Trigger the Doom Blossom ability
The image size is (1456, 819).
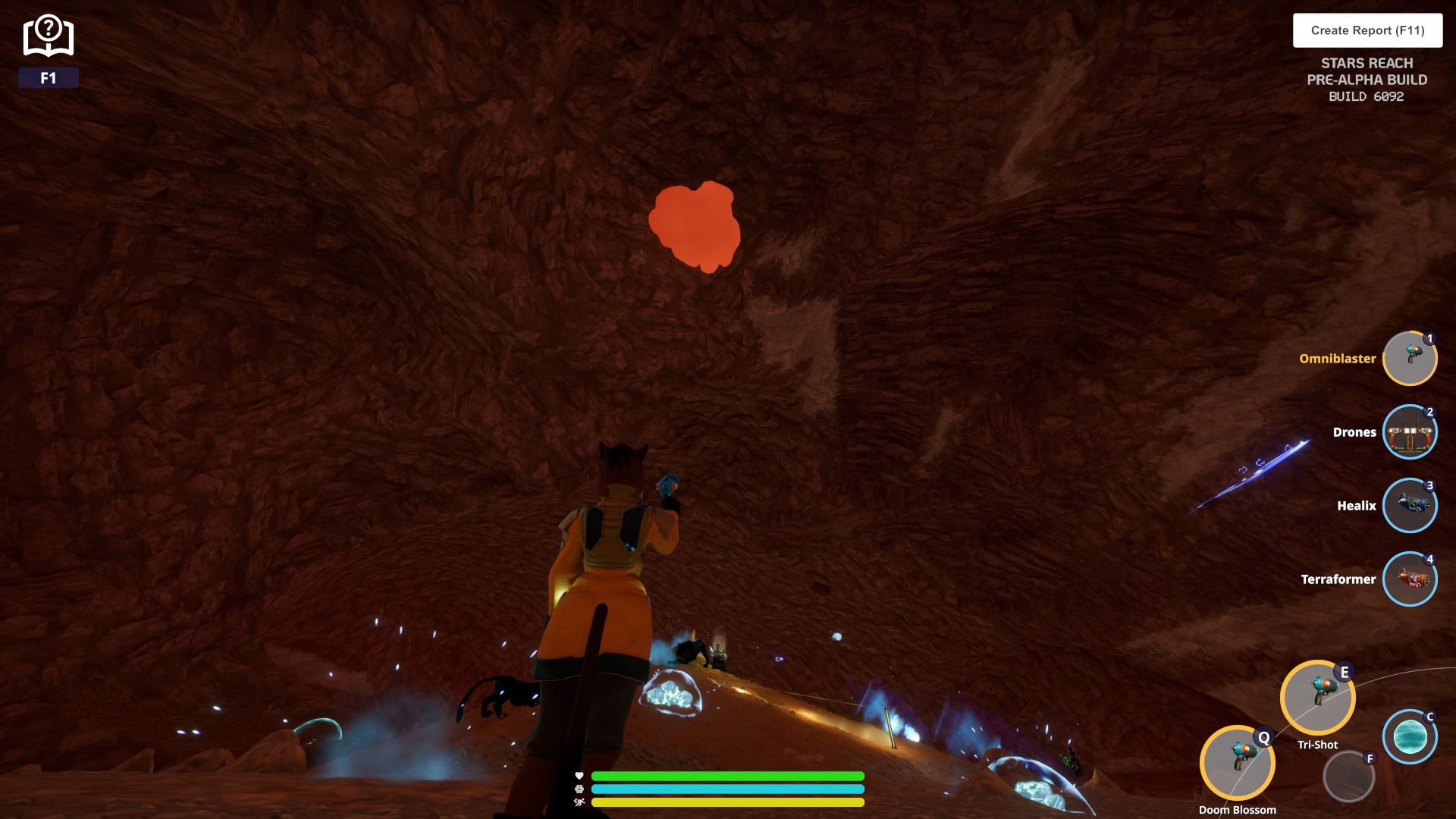point(1237,762)
